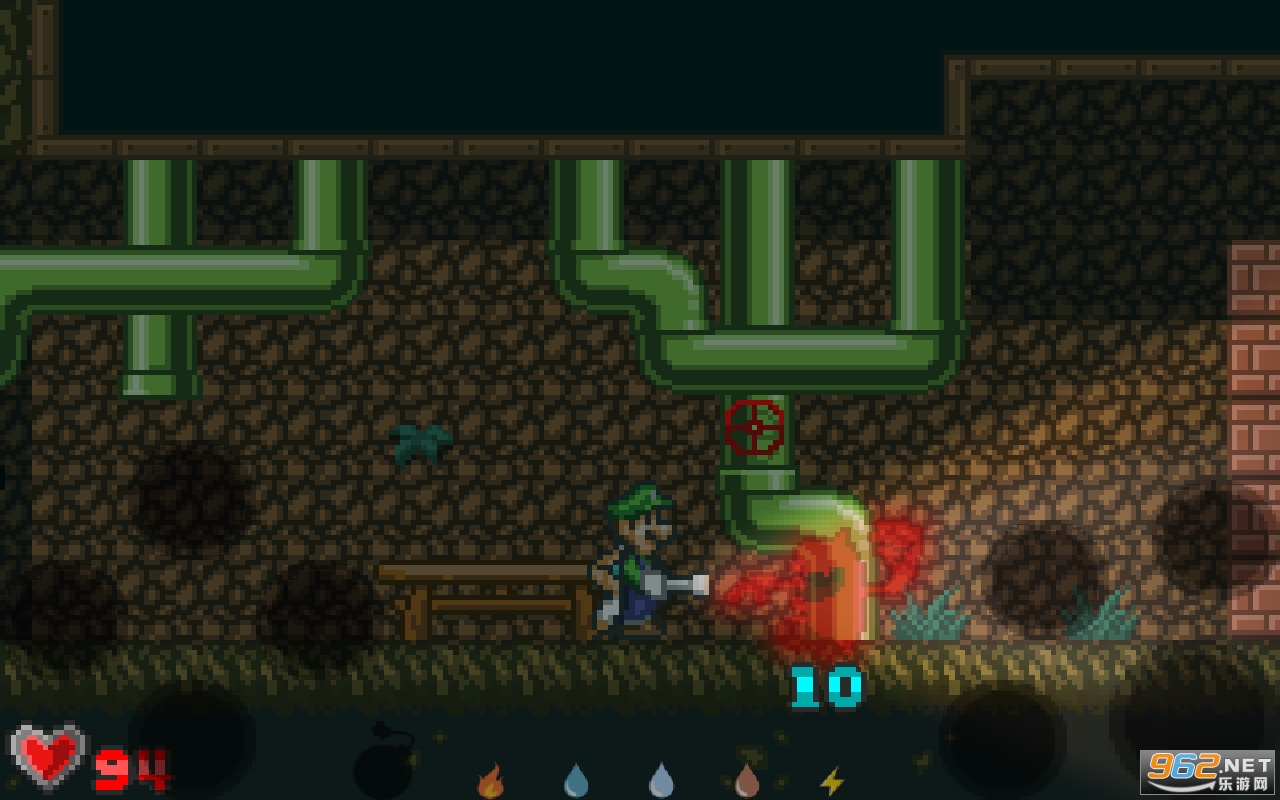Viewport: 1280px width, 800px height.
Task: Switch to the dark blue water drop
Action: (x=576, y=780)
